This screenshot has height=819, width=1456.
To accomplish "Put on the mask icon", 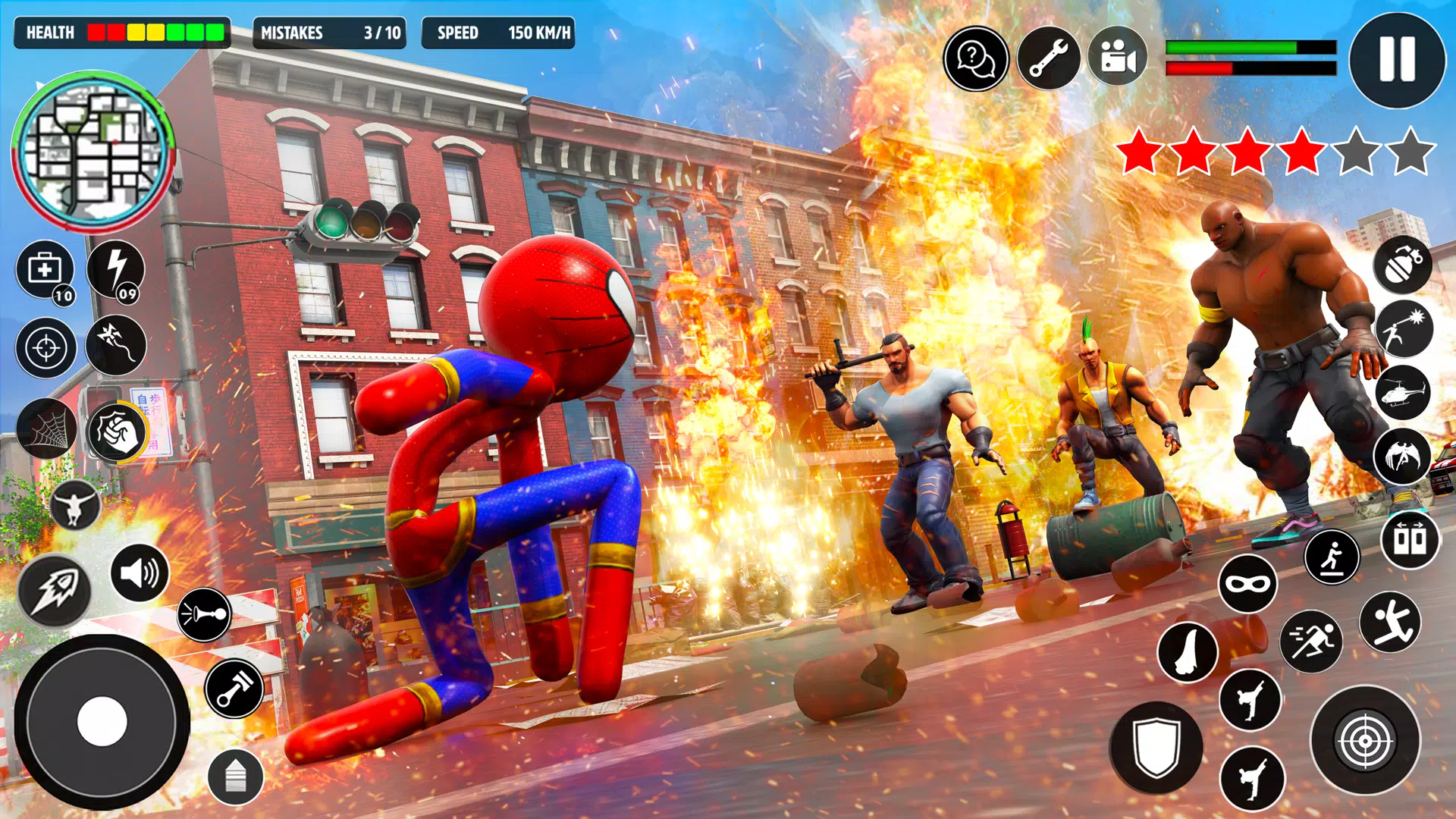I will [x=1247, y=583].
